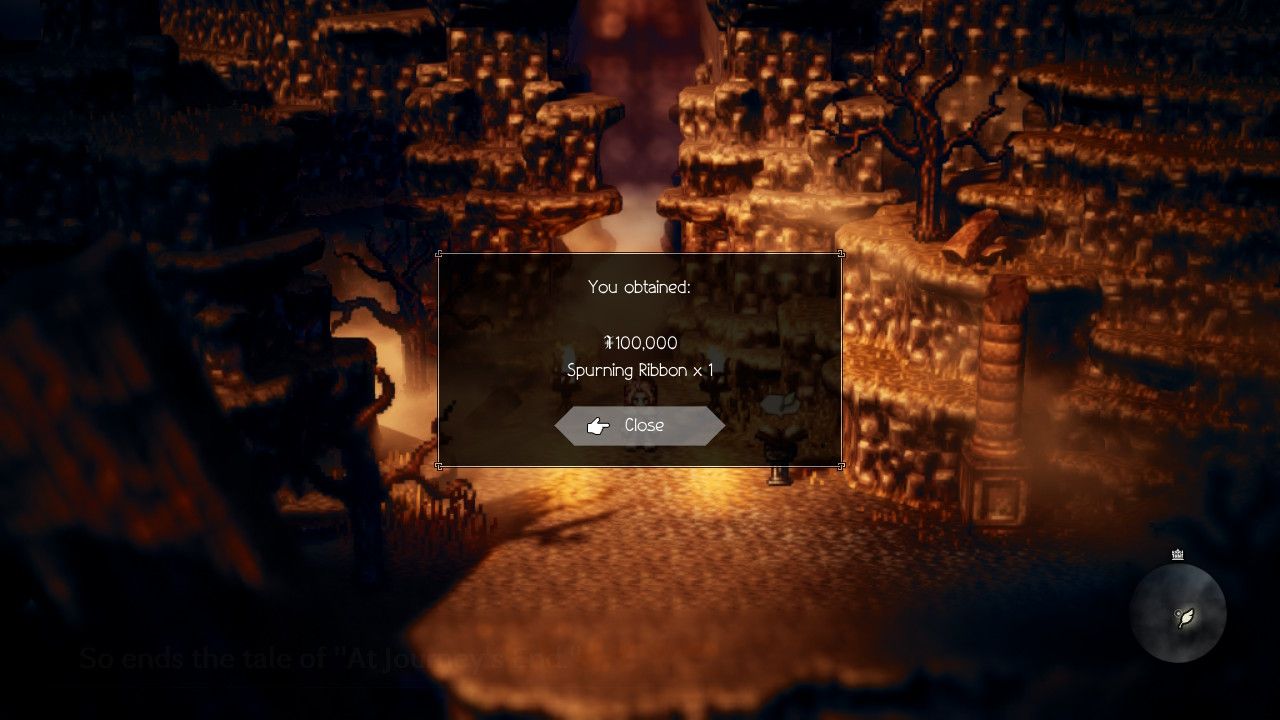Click the bottom-right corner bracket of the dialog

point(841,465)
